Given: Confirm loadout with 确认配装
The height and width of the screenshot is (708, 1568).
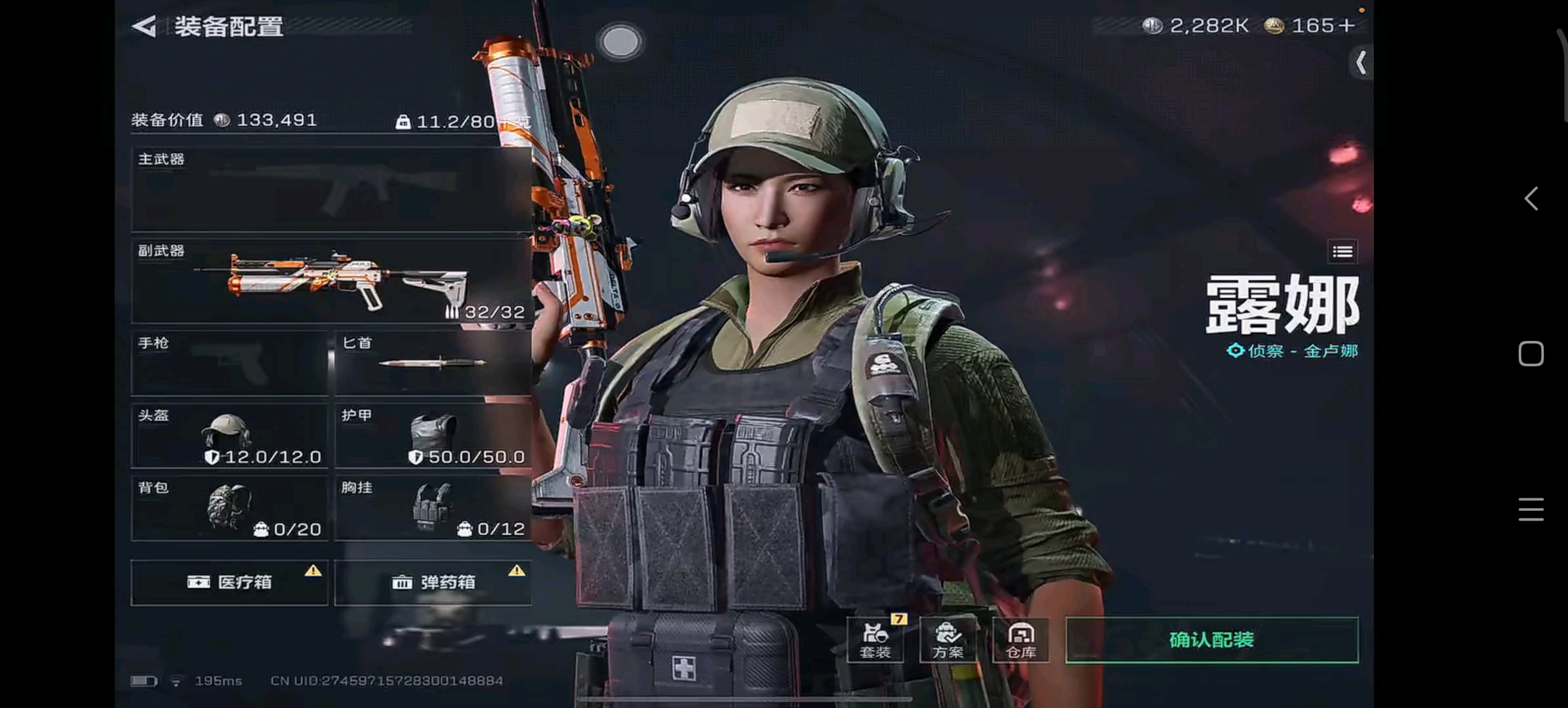Looking at the screenshot, I should tap(1212, 640).
